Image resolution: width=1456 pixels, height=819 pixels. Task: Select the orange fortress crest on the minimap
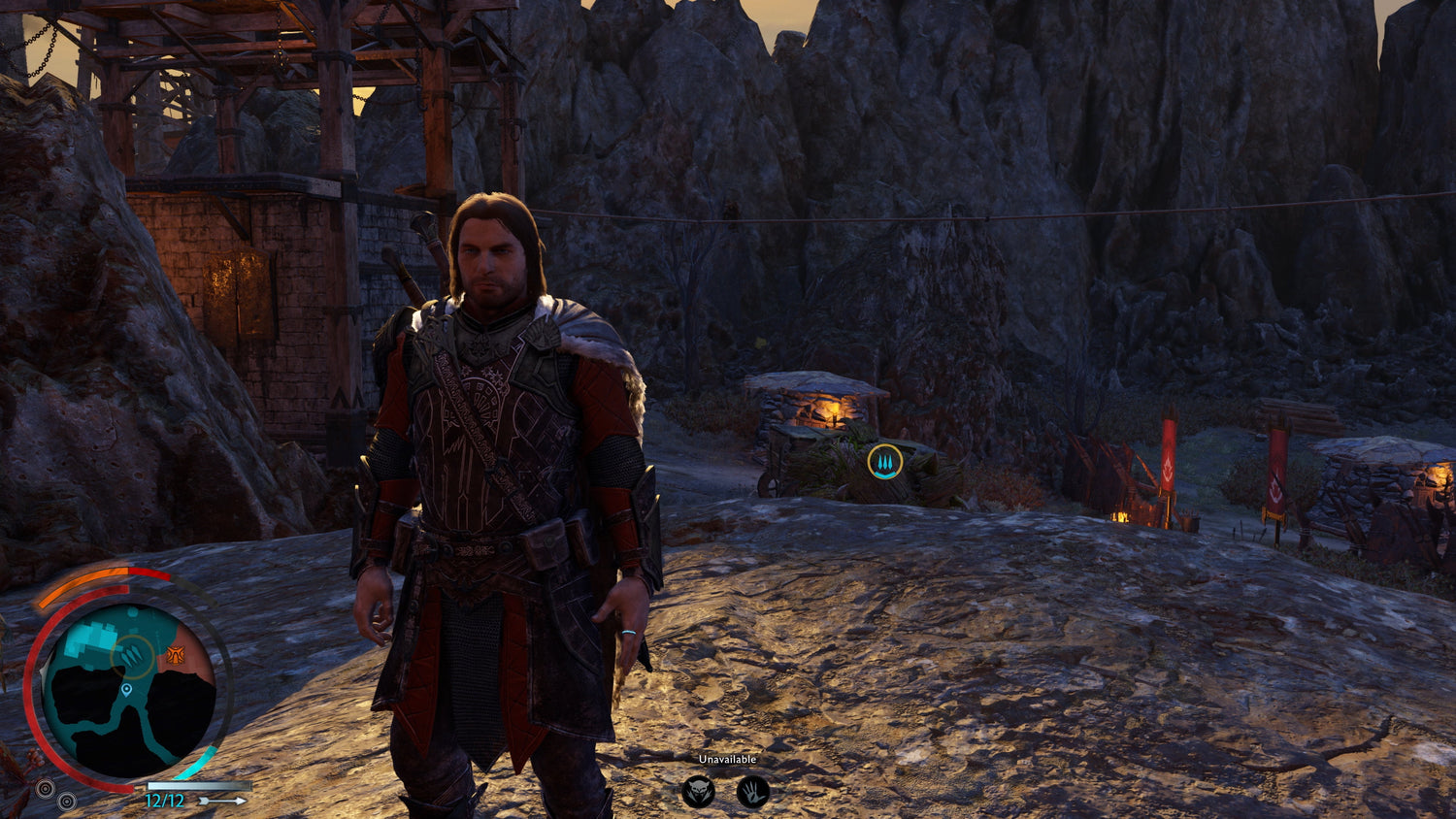coord(176,654)
